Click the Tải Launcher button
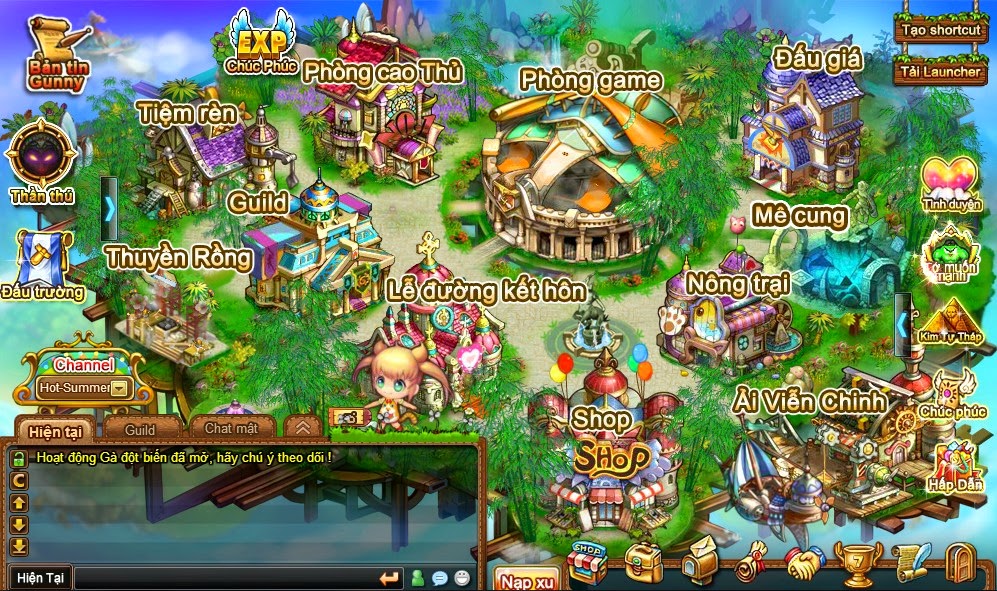 tap(940, 71)
